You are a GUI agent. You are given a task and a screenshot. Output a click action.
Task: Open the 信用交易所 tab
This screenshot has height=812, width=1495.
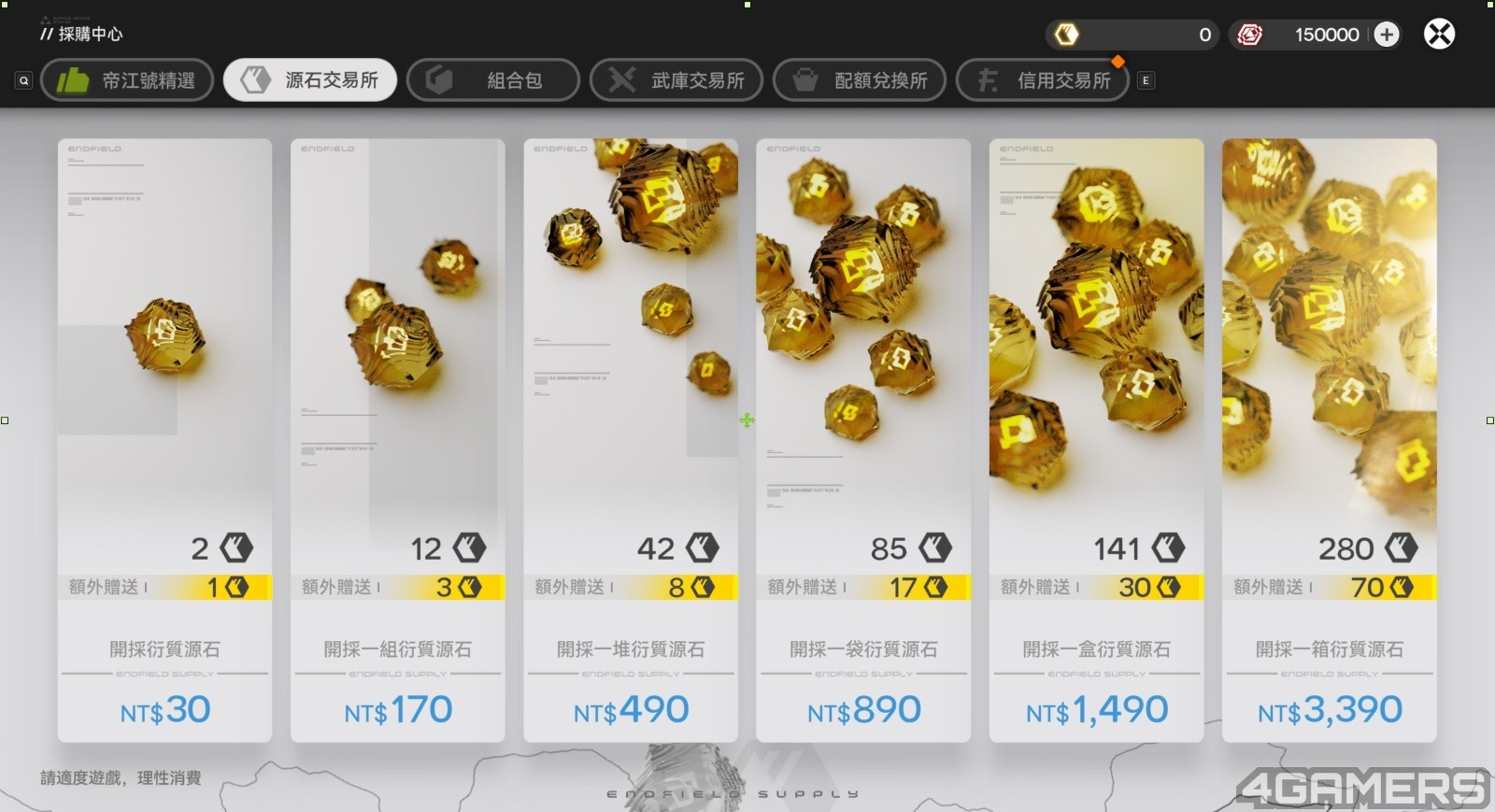coord(1043,80)
